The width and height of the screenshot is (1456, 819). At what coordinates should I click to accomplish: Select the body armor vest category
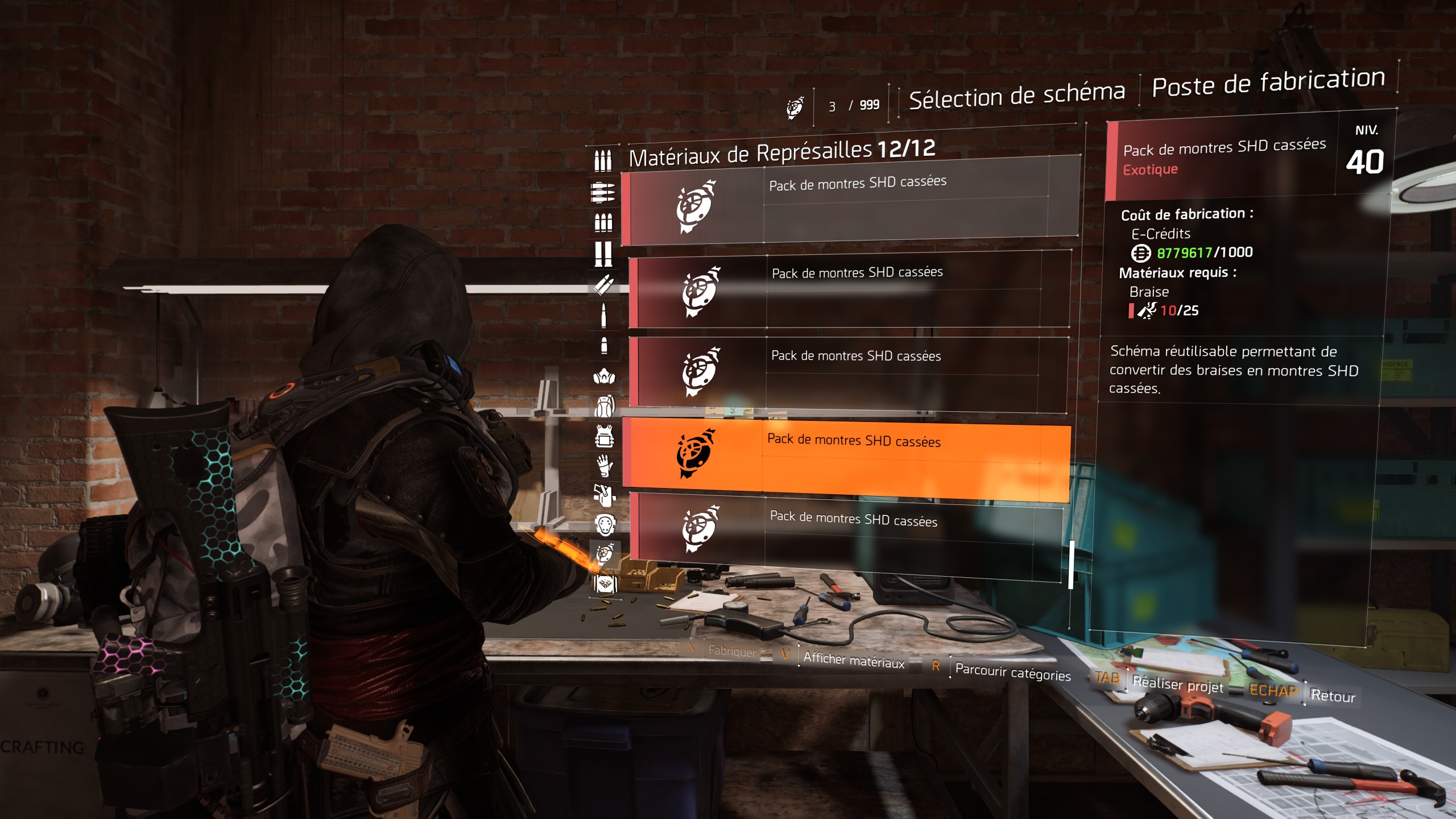[604, 437]
